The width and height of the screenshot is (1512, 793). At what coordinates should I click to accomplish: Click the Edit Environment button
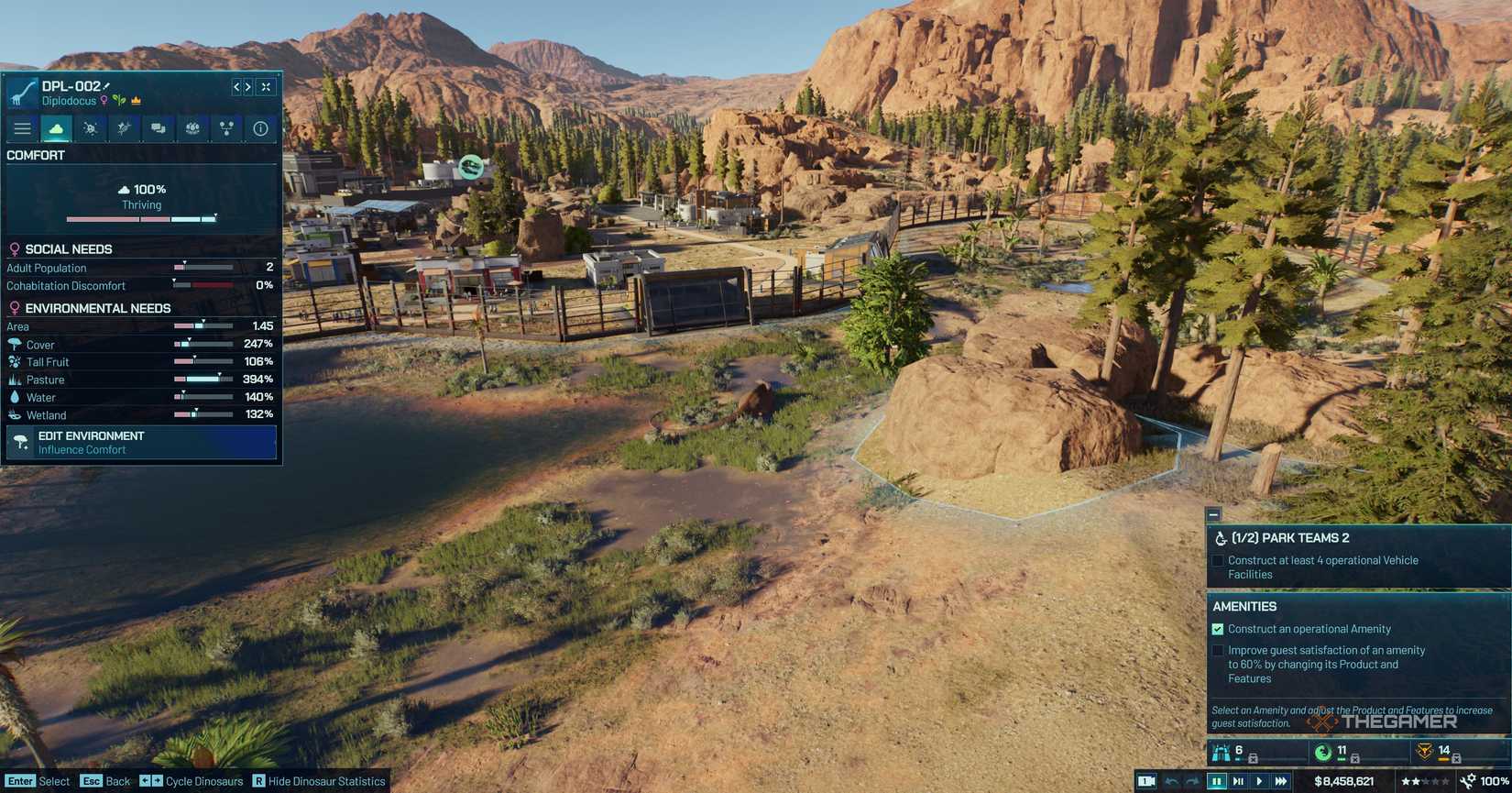[141, 443]
